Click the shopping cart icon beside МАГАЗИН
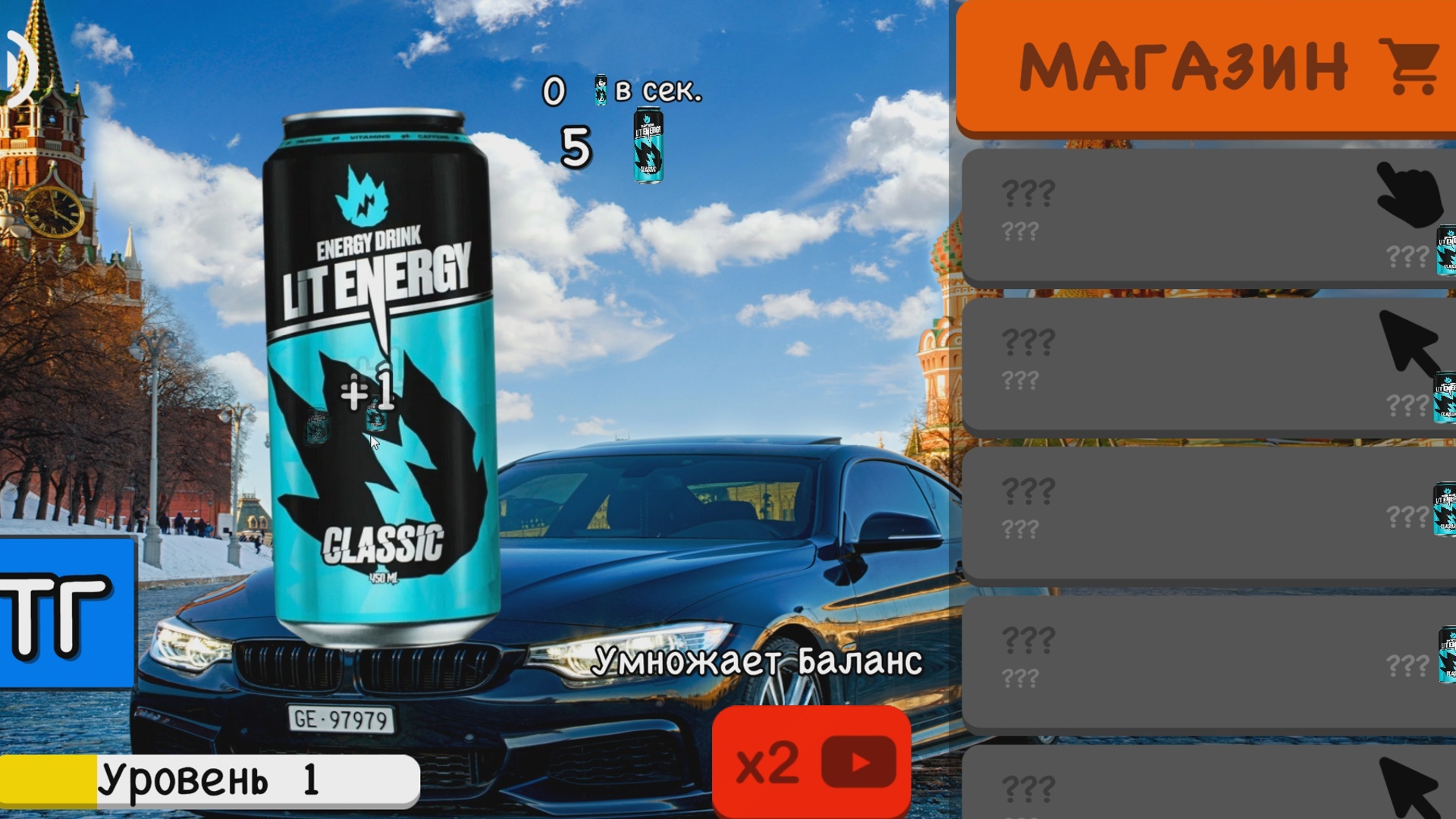 (x=1412, y=64)
